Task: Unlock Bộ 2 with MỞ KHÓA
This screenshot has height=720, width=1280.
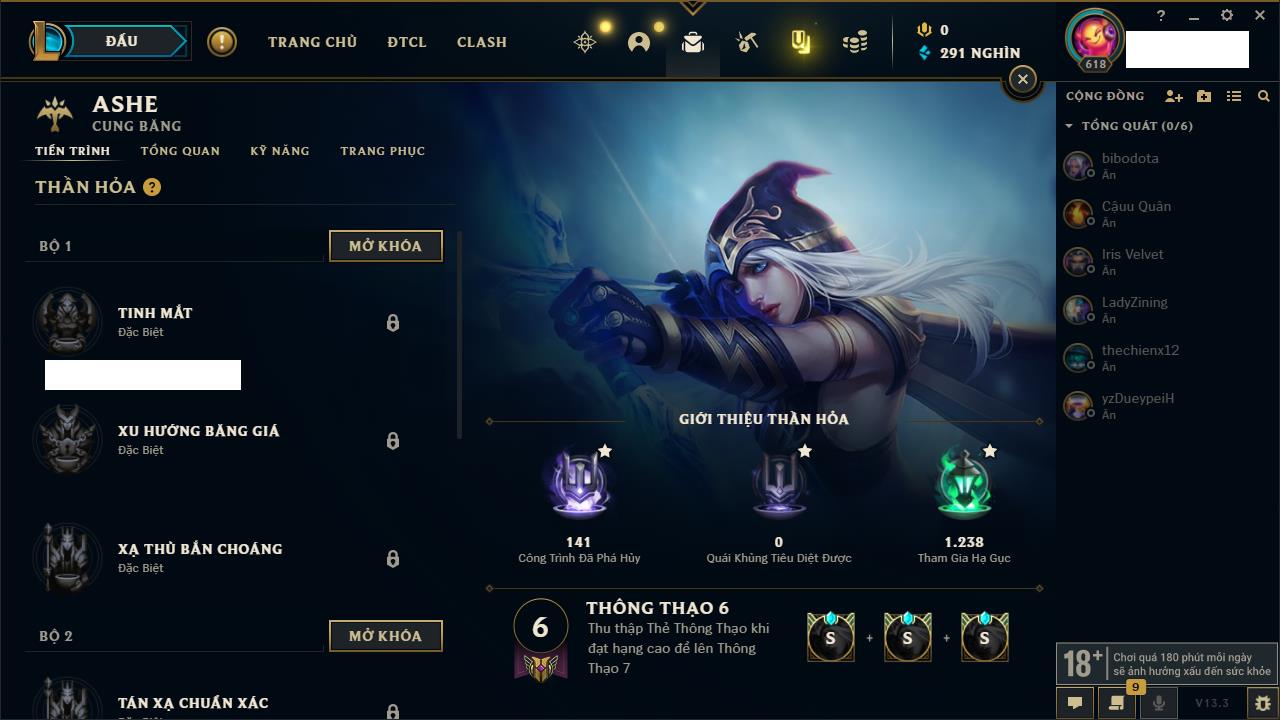Action: pyautogui.click(x=385, y=636)
